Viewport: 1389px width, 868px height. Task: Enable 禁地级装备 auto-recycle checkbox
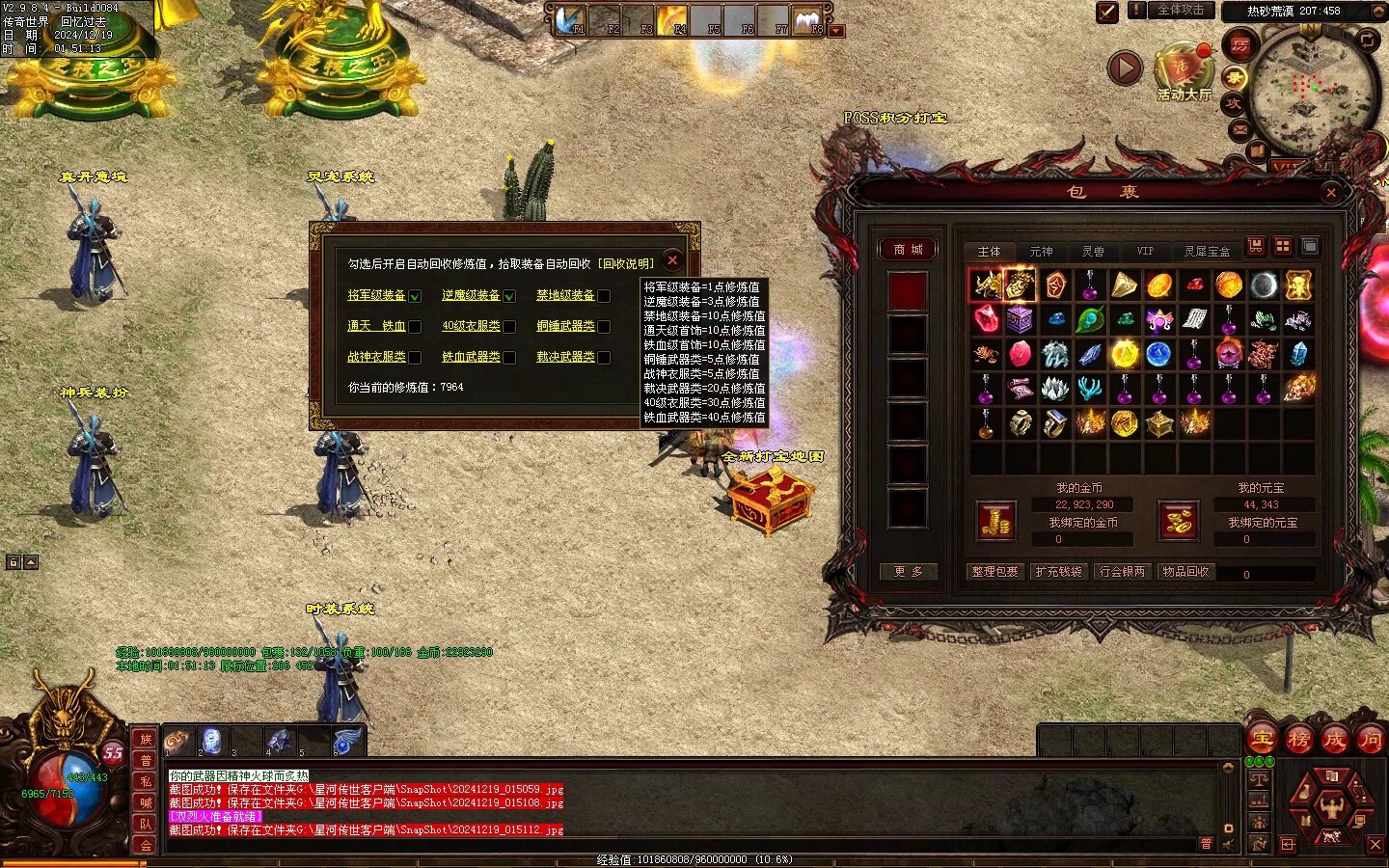click(604, 296)
